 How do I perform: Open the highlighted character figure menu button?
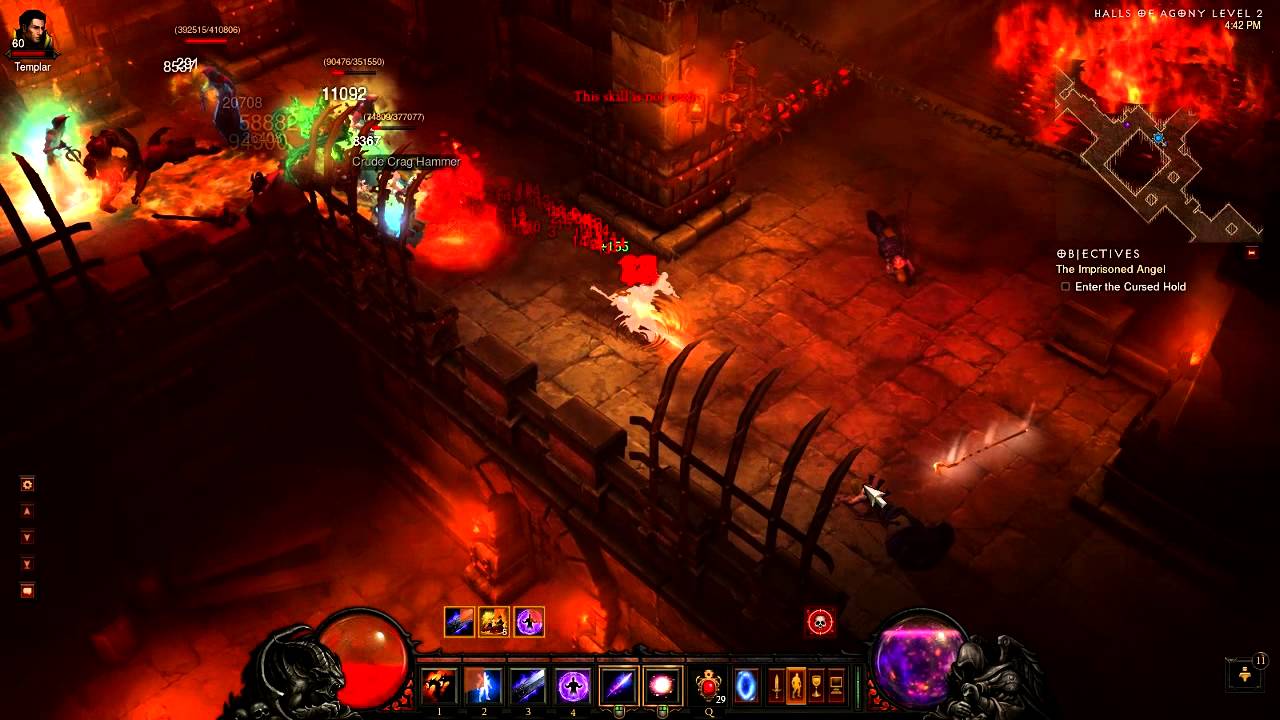(796, 687)
